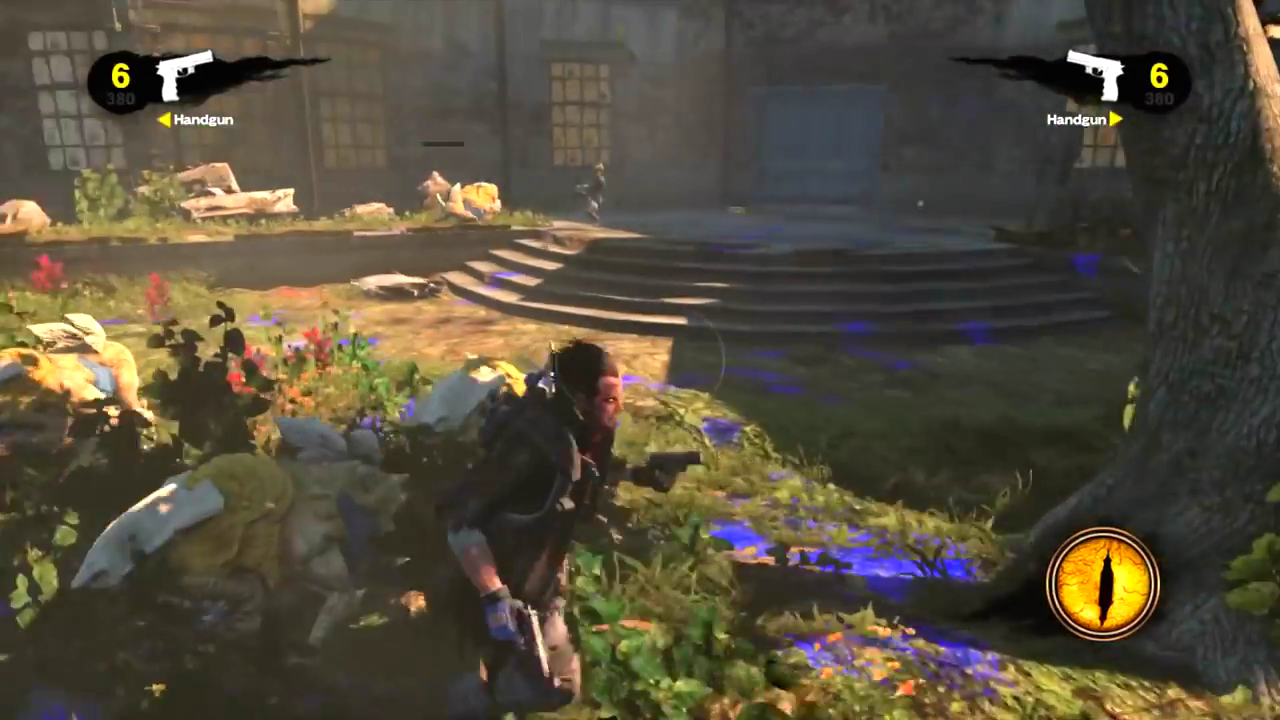This screenshot has width=1280, height=720.
Task: Expand the left ammo counter panel
Action: click(x=120, y=85)
